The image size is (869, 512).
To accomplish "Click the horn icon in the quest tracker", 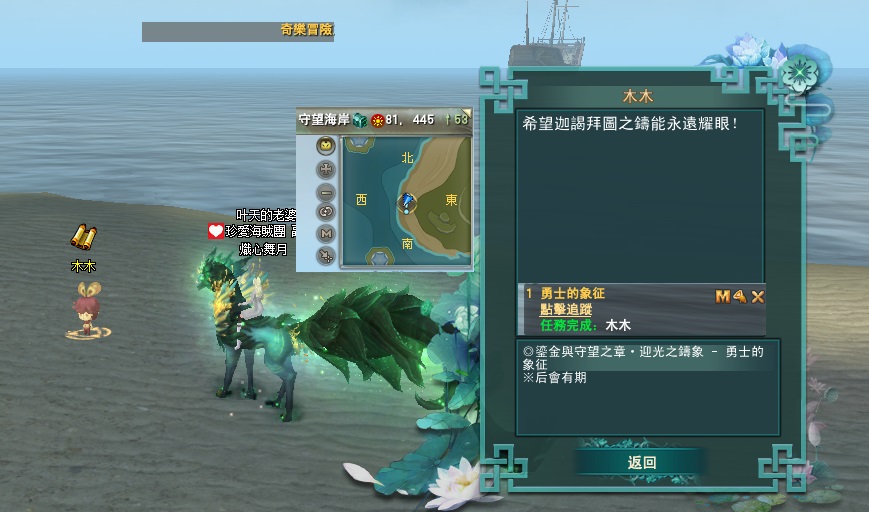I will (x=740, y=296).
